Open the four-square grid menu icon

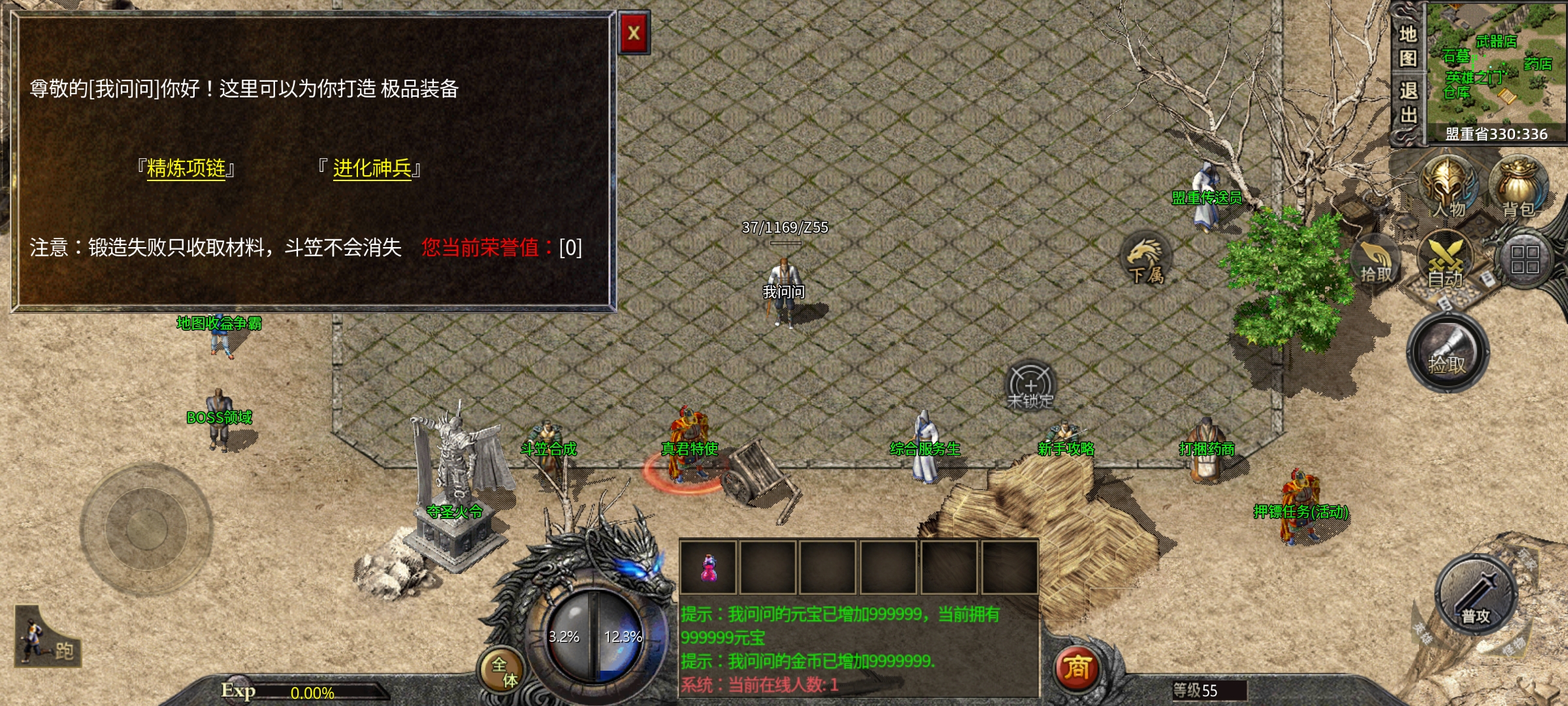1524,260
